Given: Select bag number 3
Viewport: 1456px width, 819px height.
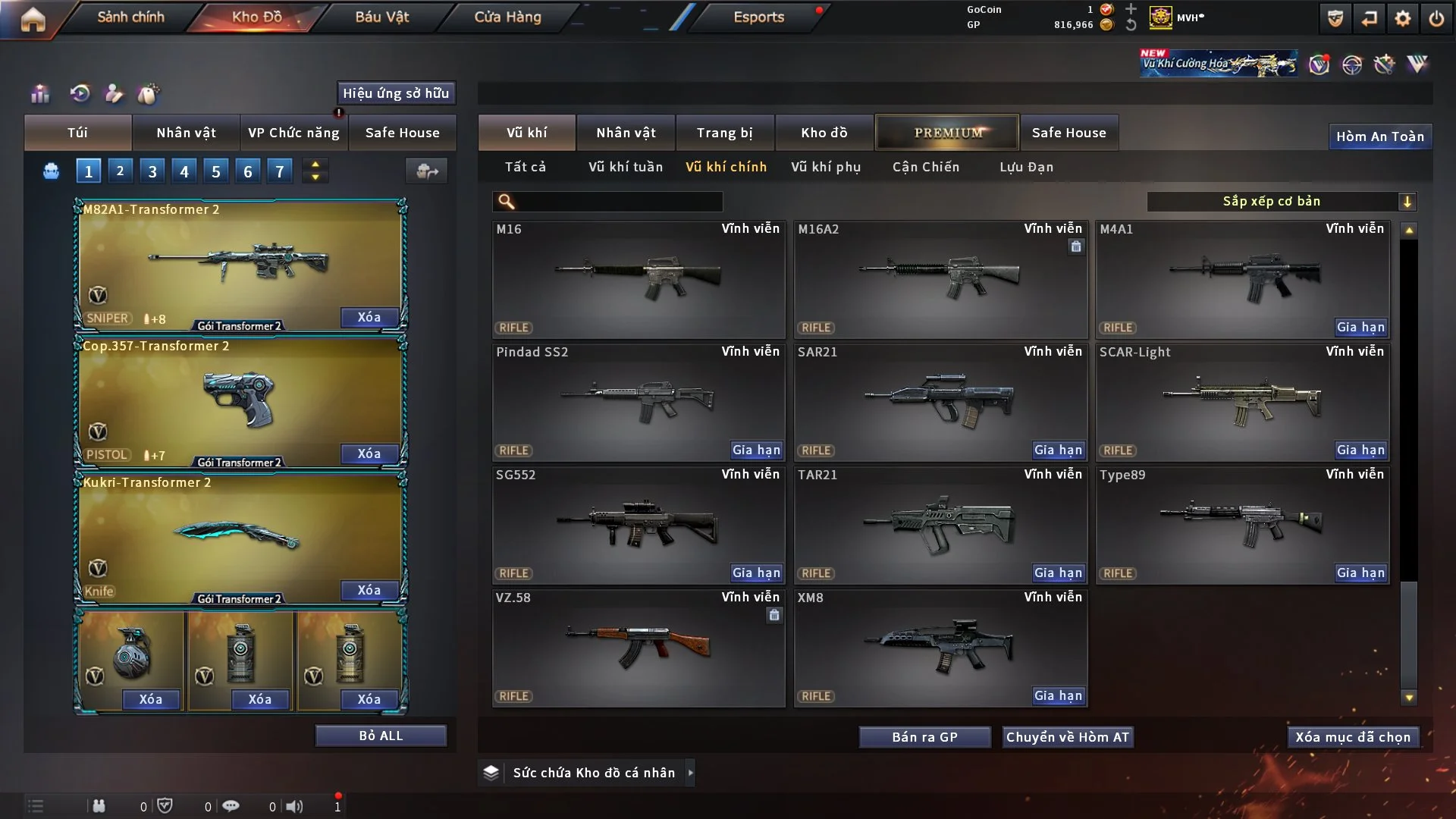Looking at the screenshot, I should [x=152, y=171].
